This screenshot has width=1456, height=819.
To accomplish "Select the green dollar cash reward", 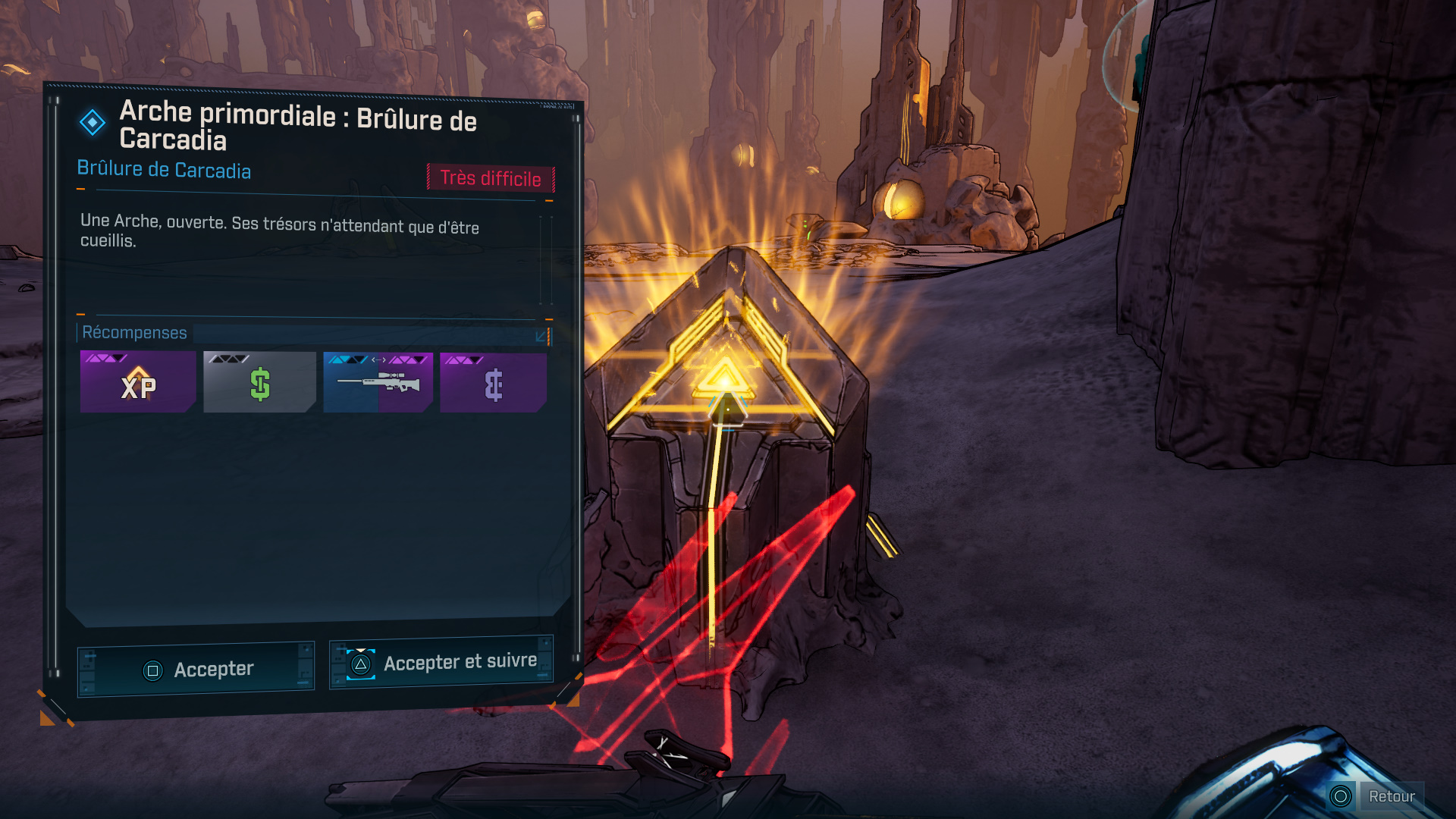I will coord(259,382).
